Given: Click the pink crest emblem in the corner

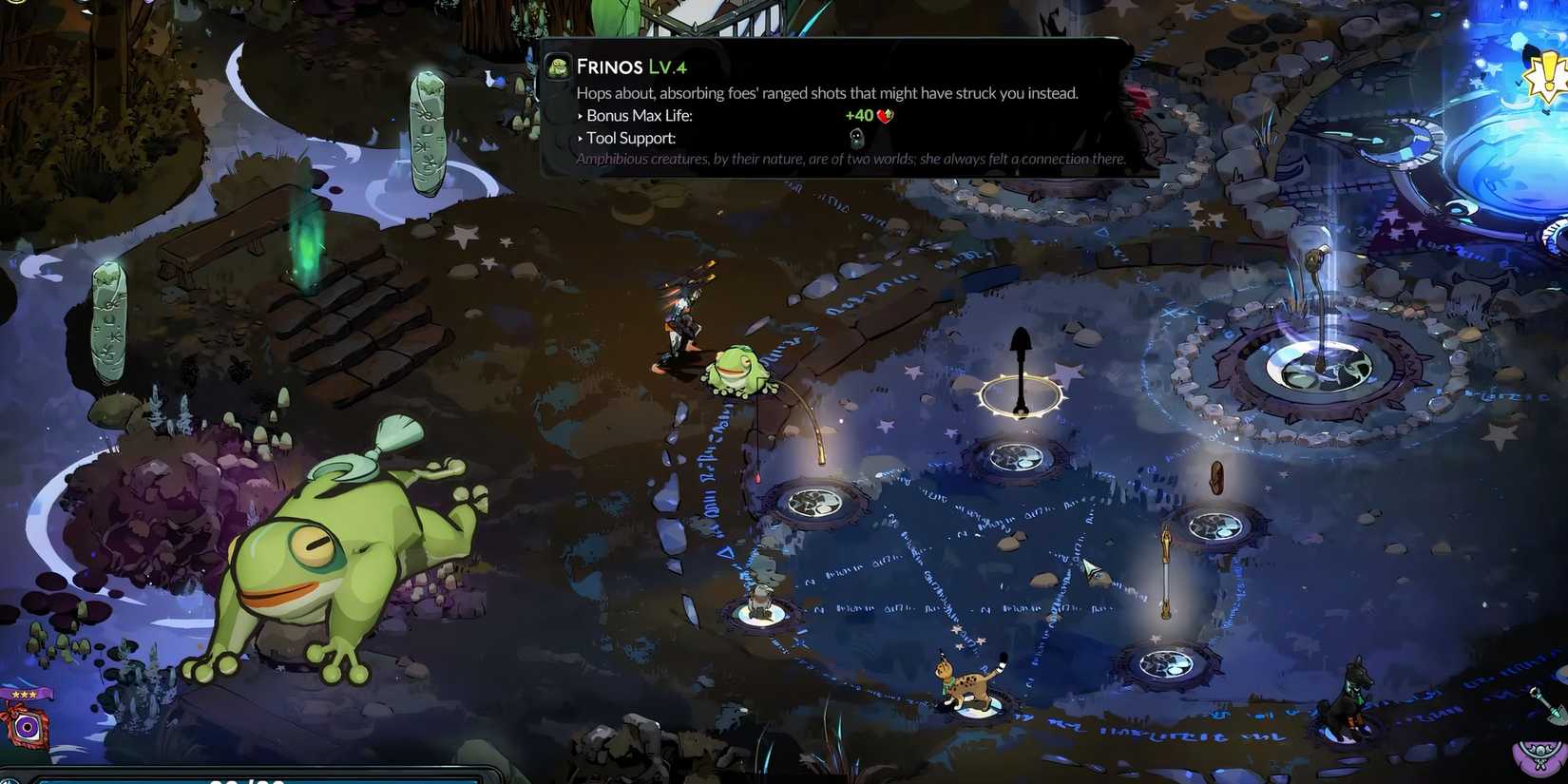Looking at the screenshot, I should click(x=1541, y=760).
